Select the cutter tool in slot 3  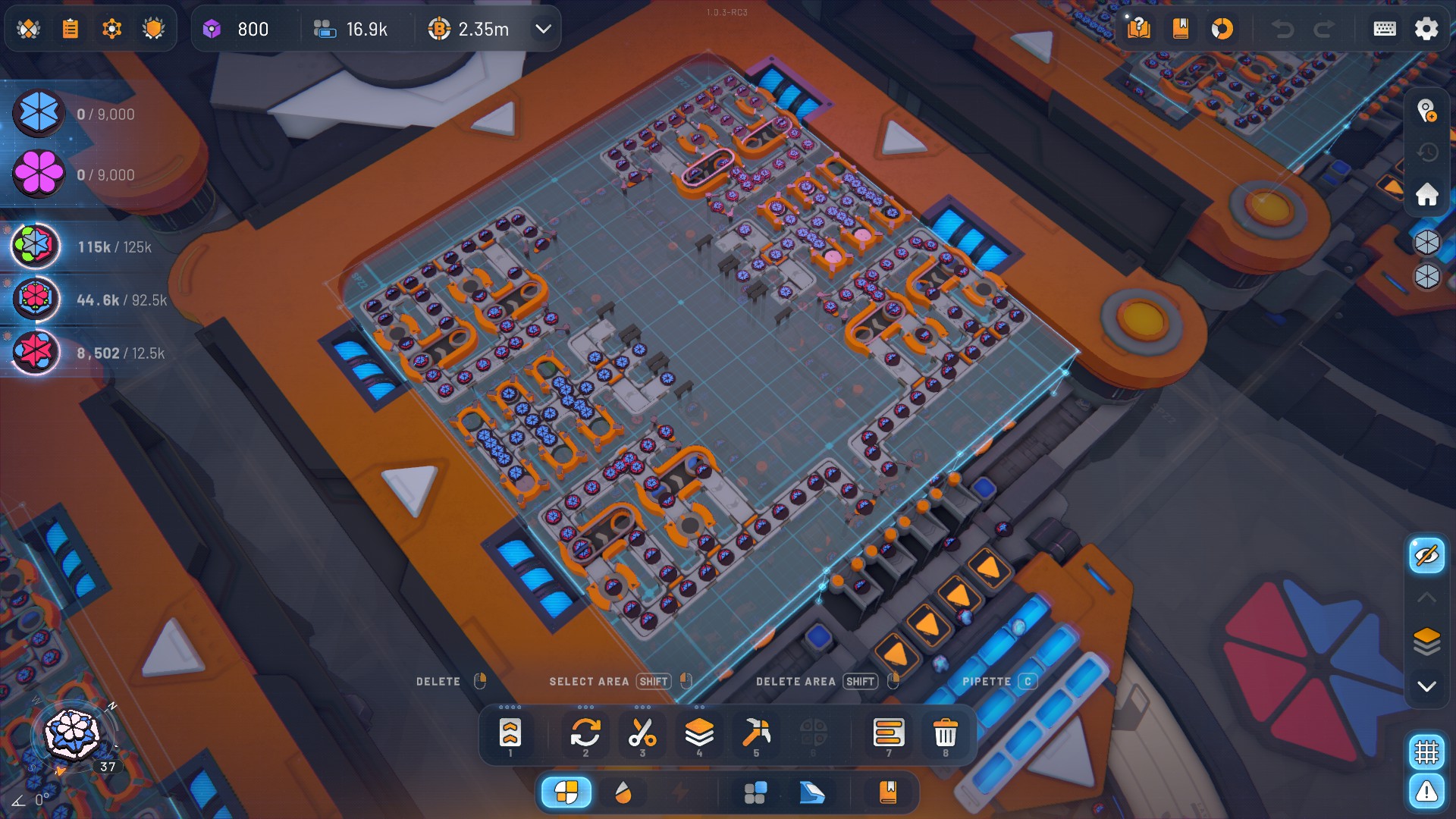click(x=642, y=734)
